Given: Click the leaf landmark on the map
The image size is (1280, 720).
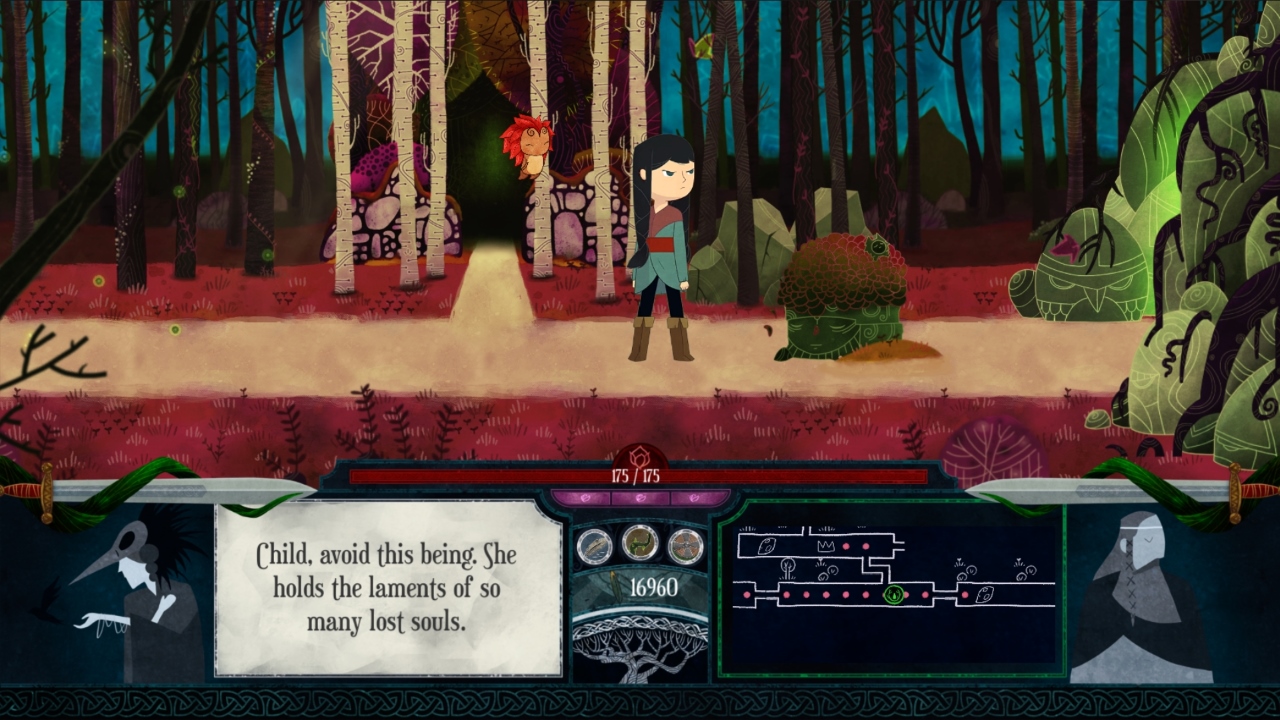Looking at the screenshot, I should pyautogui.click(x=765, y=545).
